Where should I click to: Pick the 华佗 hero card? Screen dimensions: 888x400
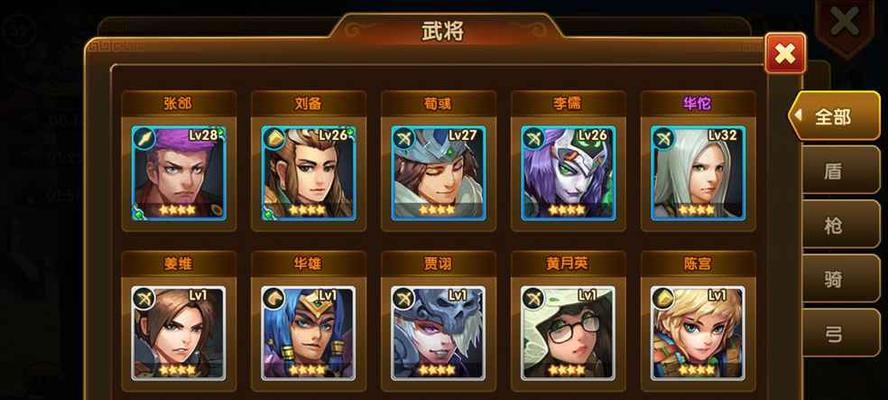(x=697, y=171)
